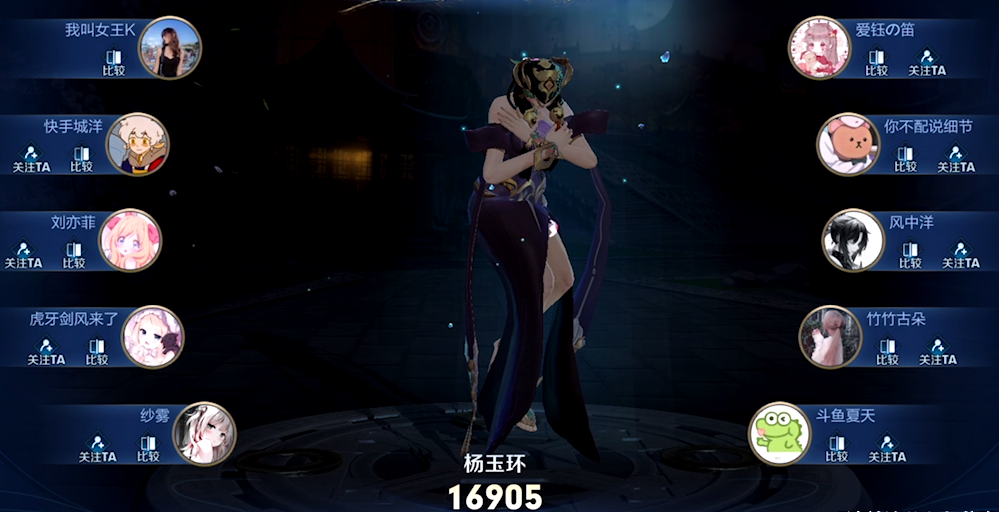Follow the player 你不配说细节
This screenshot has width=999, height=512.
[956, 159]
